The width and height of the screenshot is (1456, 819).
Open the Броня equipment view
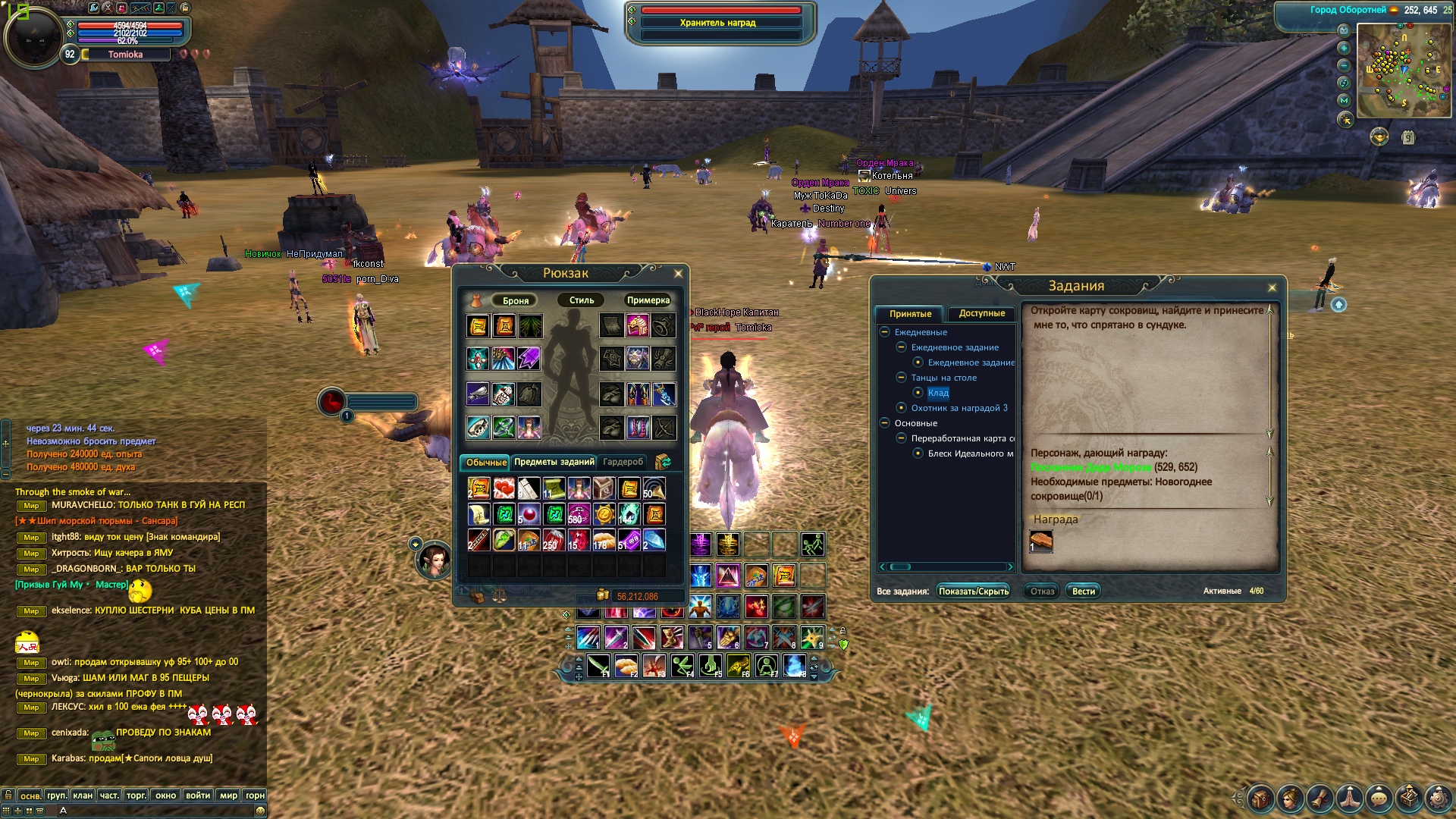(516, 301)
